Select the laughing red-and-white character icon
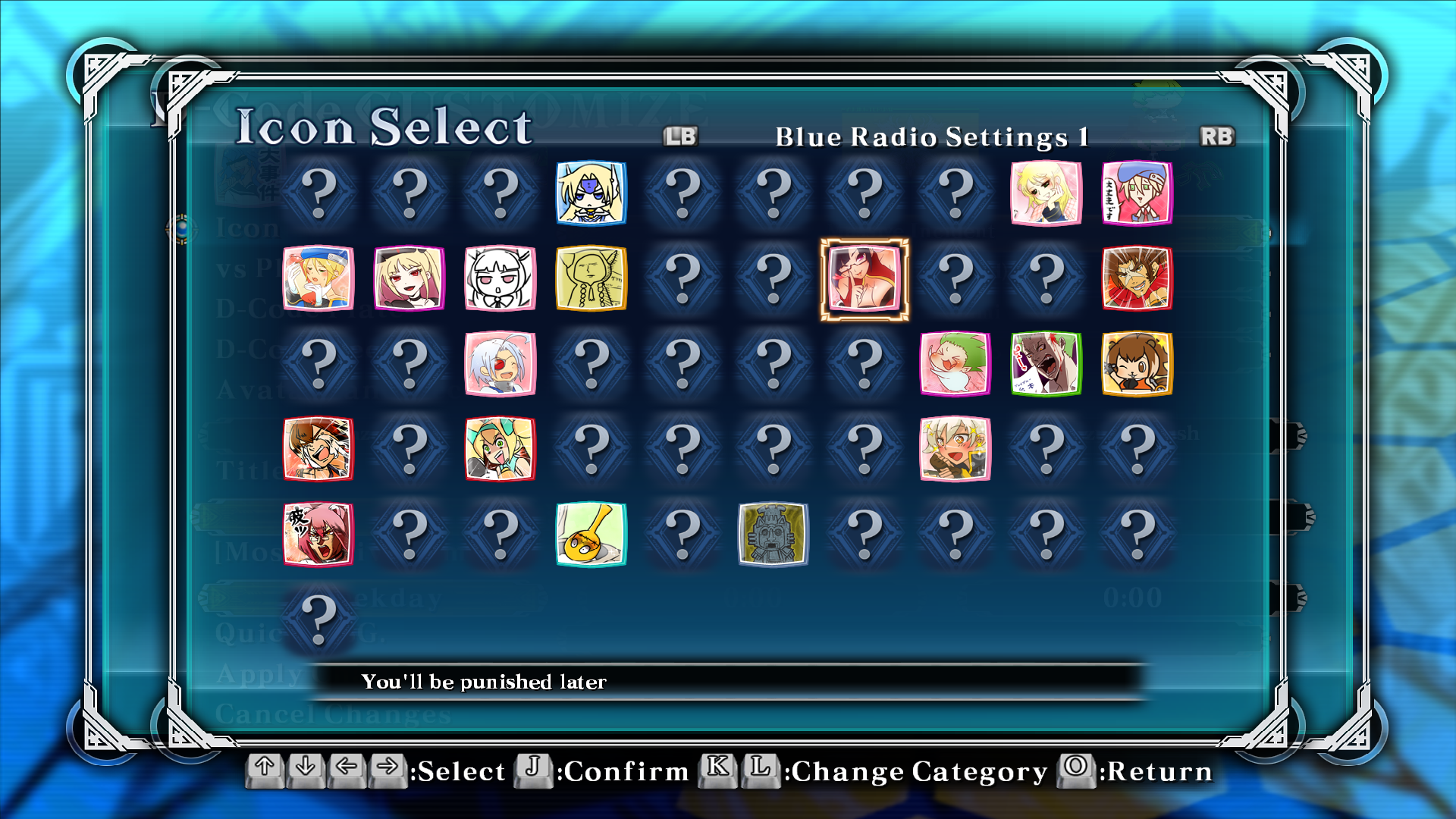Viewport: 1456px width, 819px height. (318, 449)
